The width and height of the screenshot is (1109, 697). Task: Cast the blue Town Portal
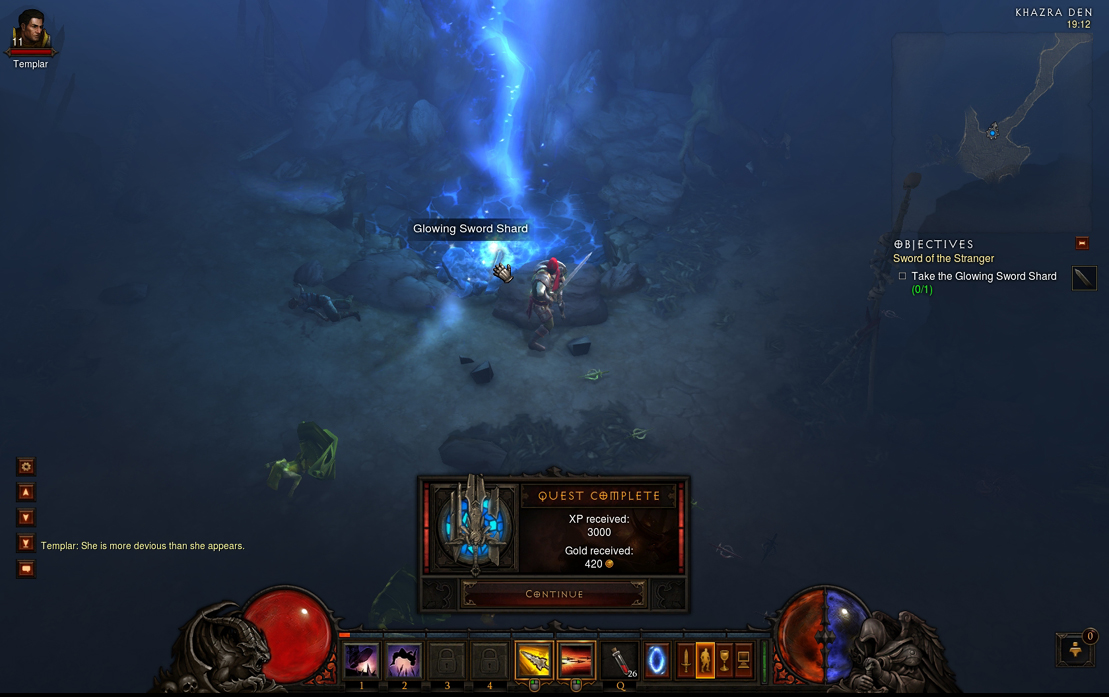pyautogui.click(x=657, y=661)
